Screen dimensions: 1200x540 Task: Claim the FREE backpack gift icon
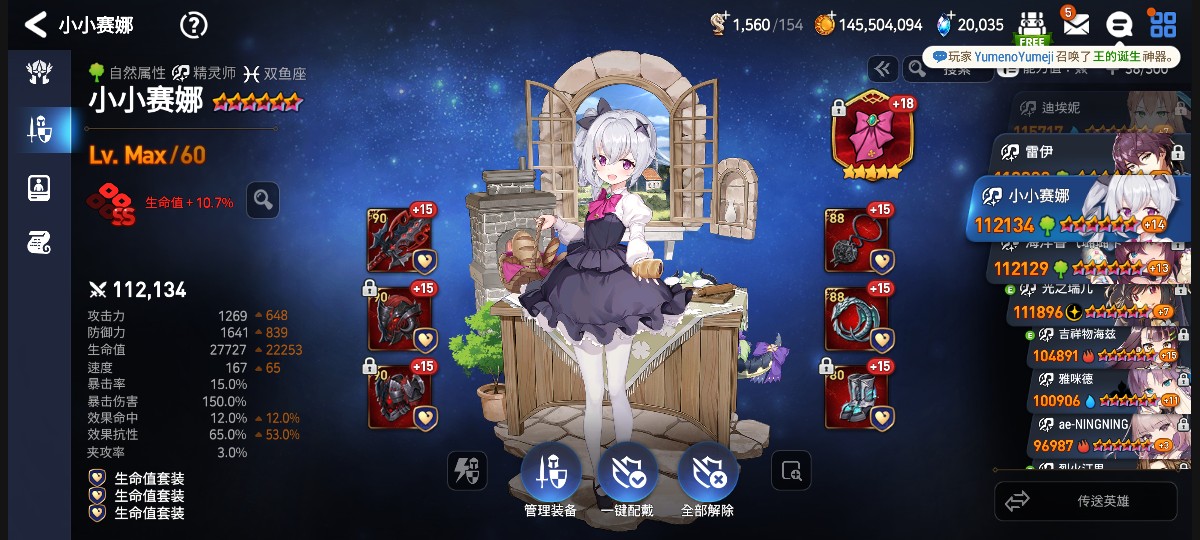pyautogui.click(x=1032, y=26)
